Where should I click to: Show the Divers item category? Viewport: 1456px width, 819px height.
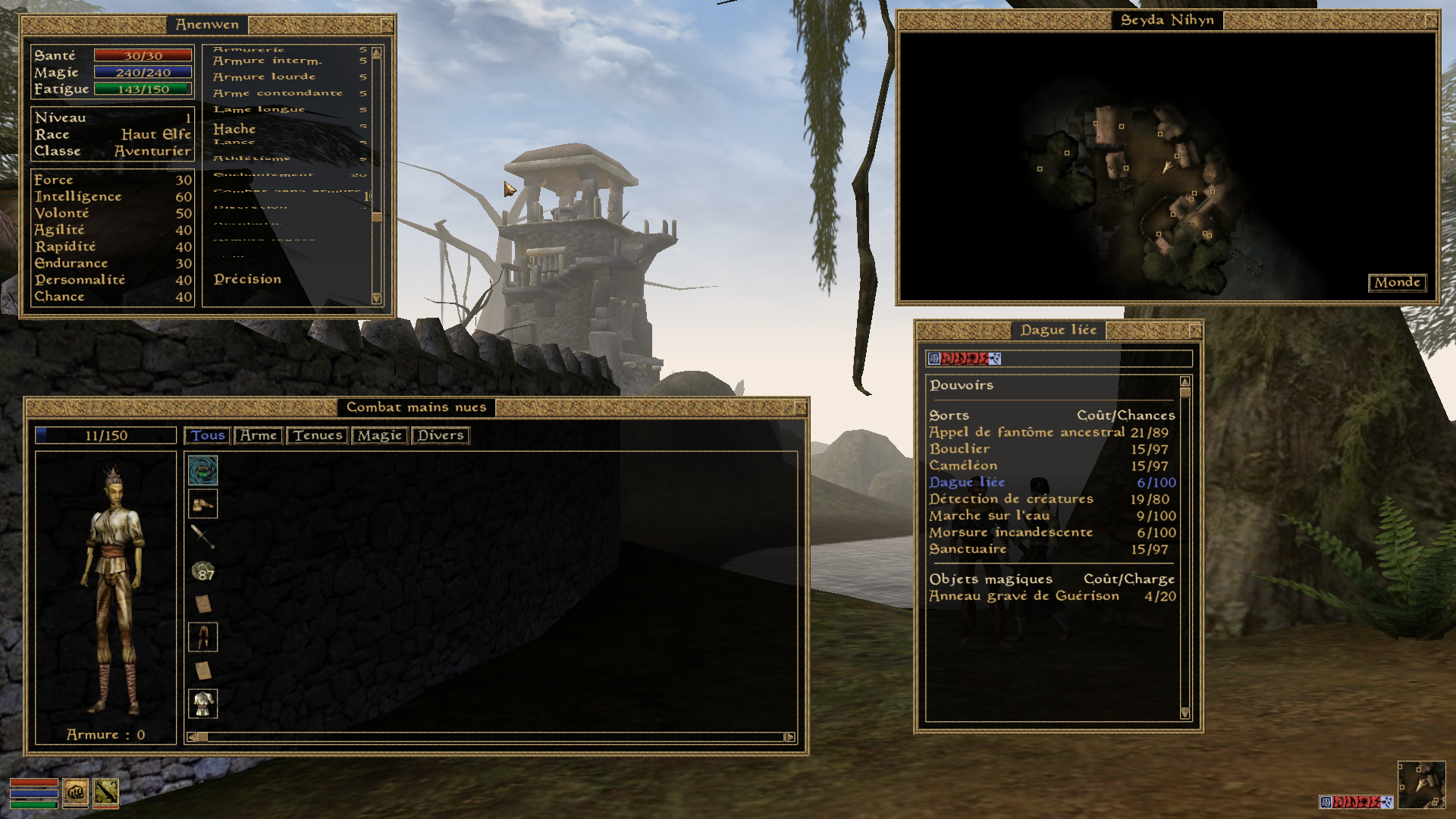440,435
